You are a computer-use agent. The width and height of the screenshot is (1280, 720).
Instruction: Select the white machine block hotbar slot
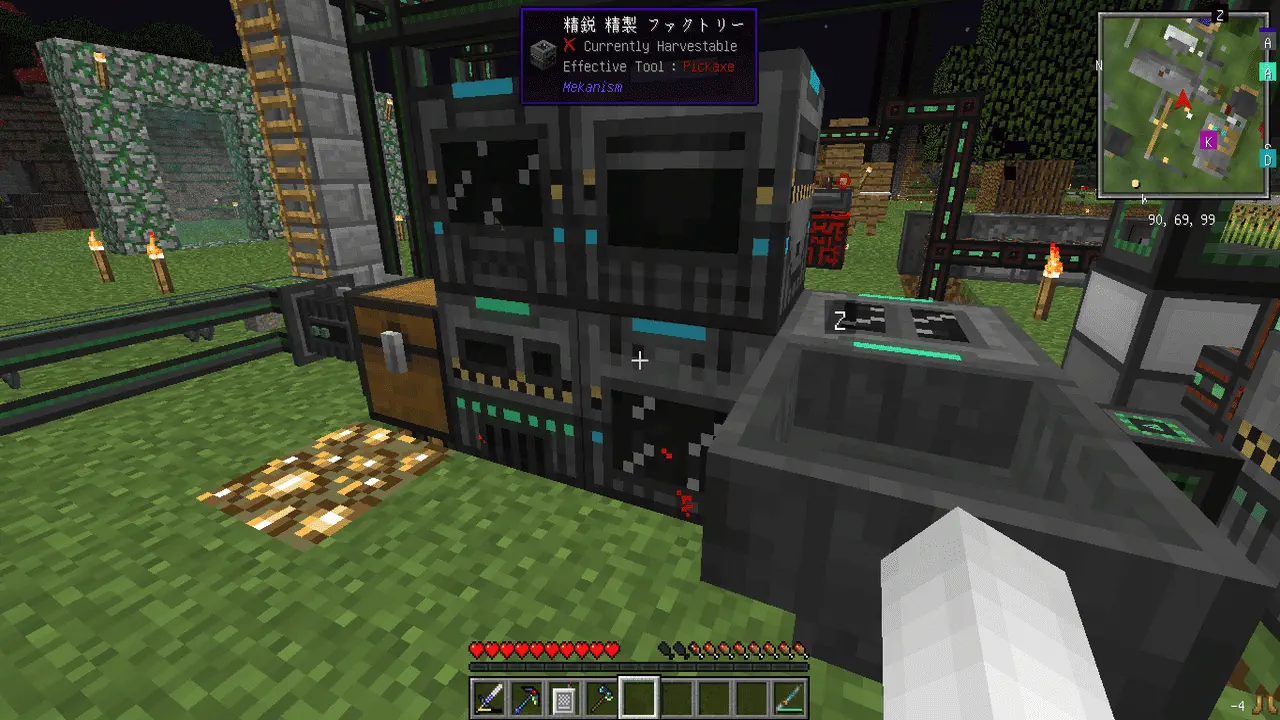564,697
